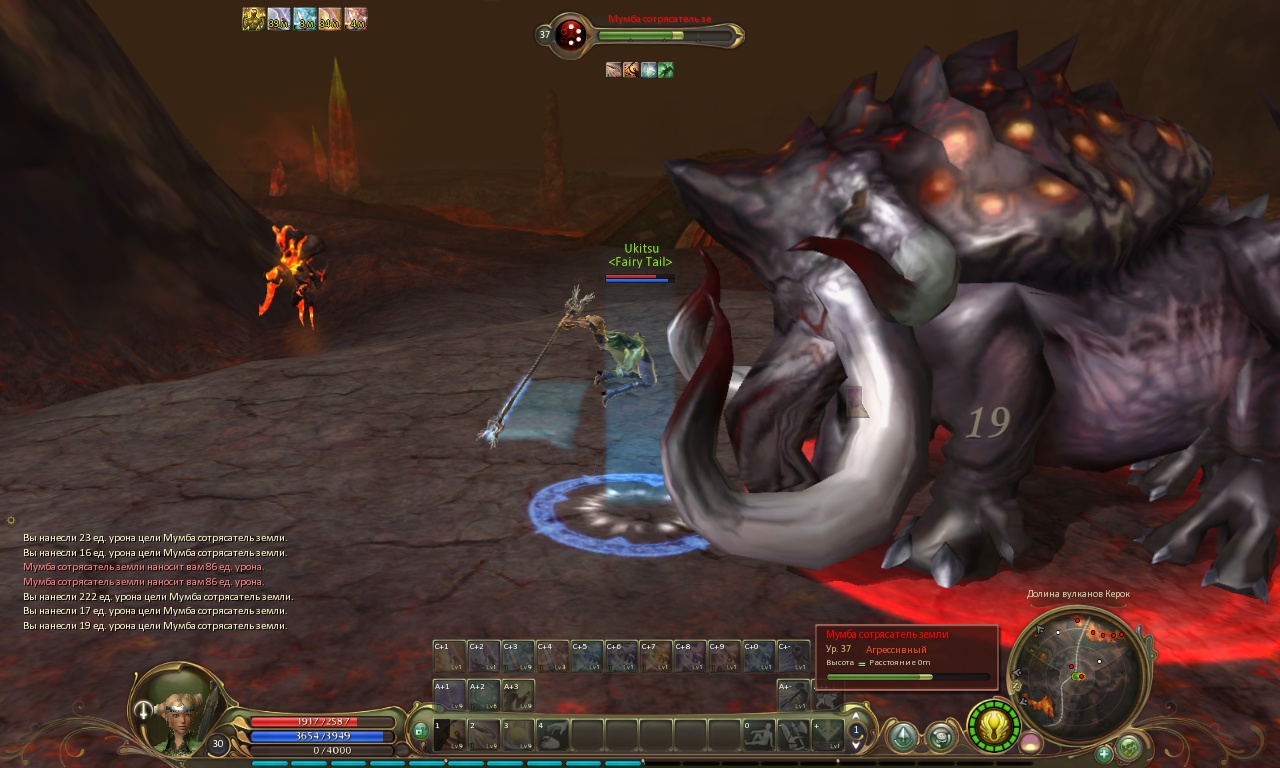Use the hand gather action in slot 4
The image size is (1280, 768).
point(552,735)
